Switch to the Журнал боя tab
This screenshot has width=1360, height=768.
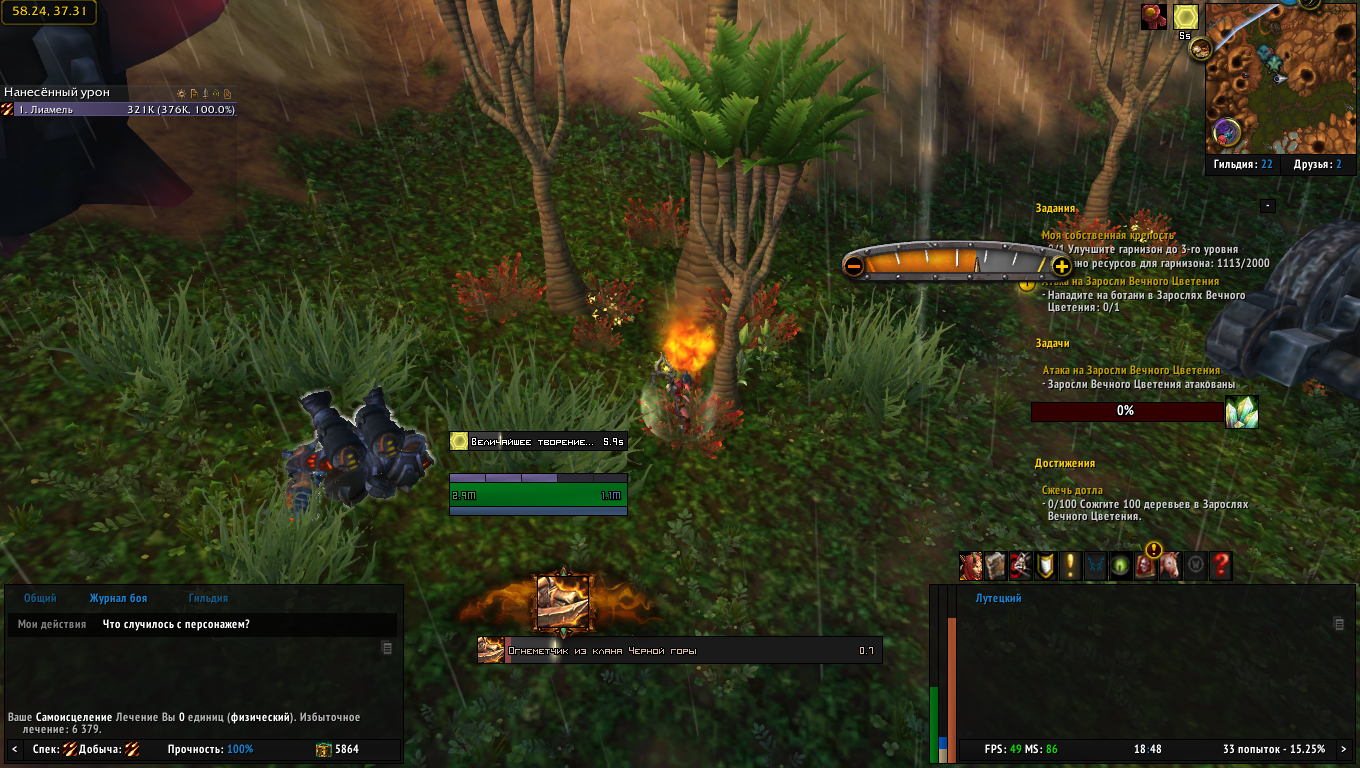[118, 598]
